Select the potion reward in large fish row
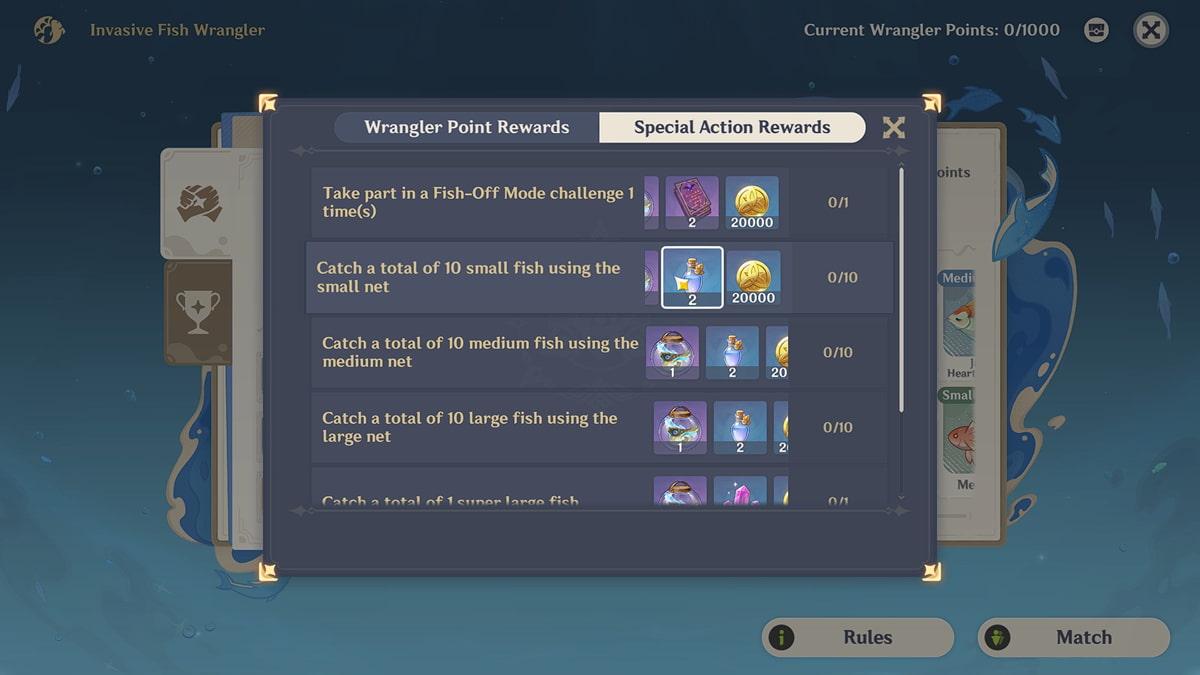The image size is (1200, 675). (x=740, y=427)
